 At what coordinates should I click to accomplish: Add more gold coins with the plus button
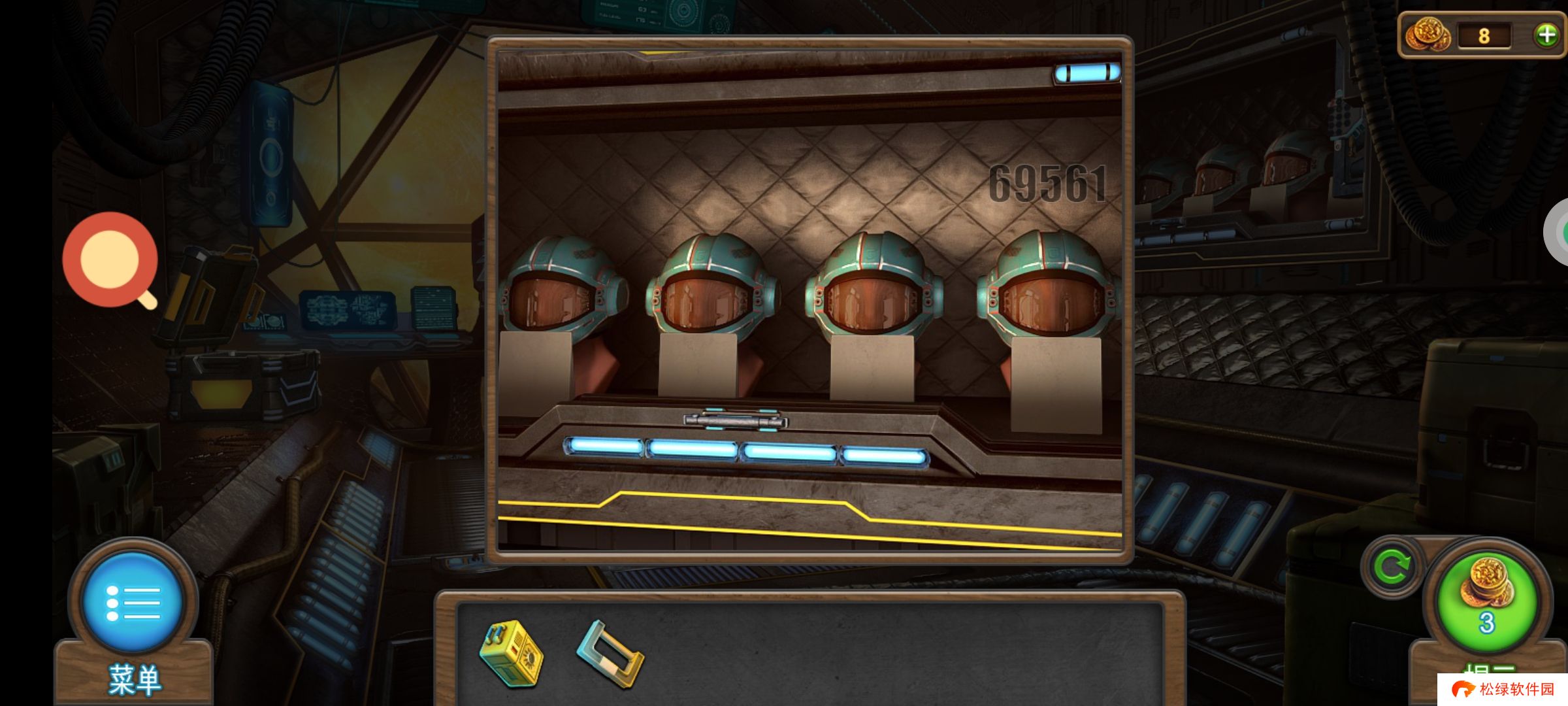click(x=1546, y=35)
